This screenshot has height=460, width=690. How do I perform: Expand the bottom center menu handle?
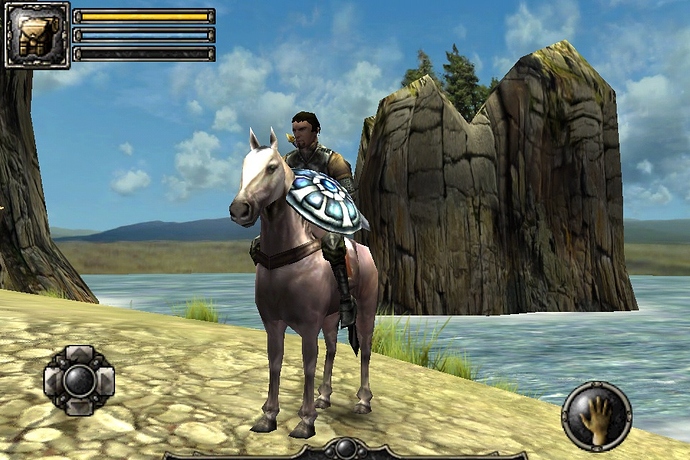(345, 450)
